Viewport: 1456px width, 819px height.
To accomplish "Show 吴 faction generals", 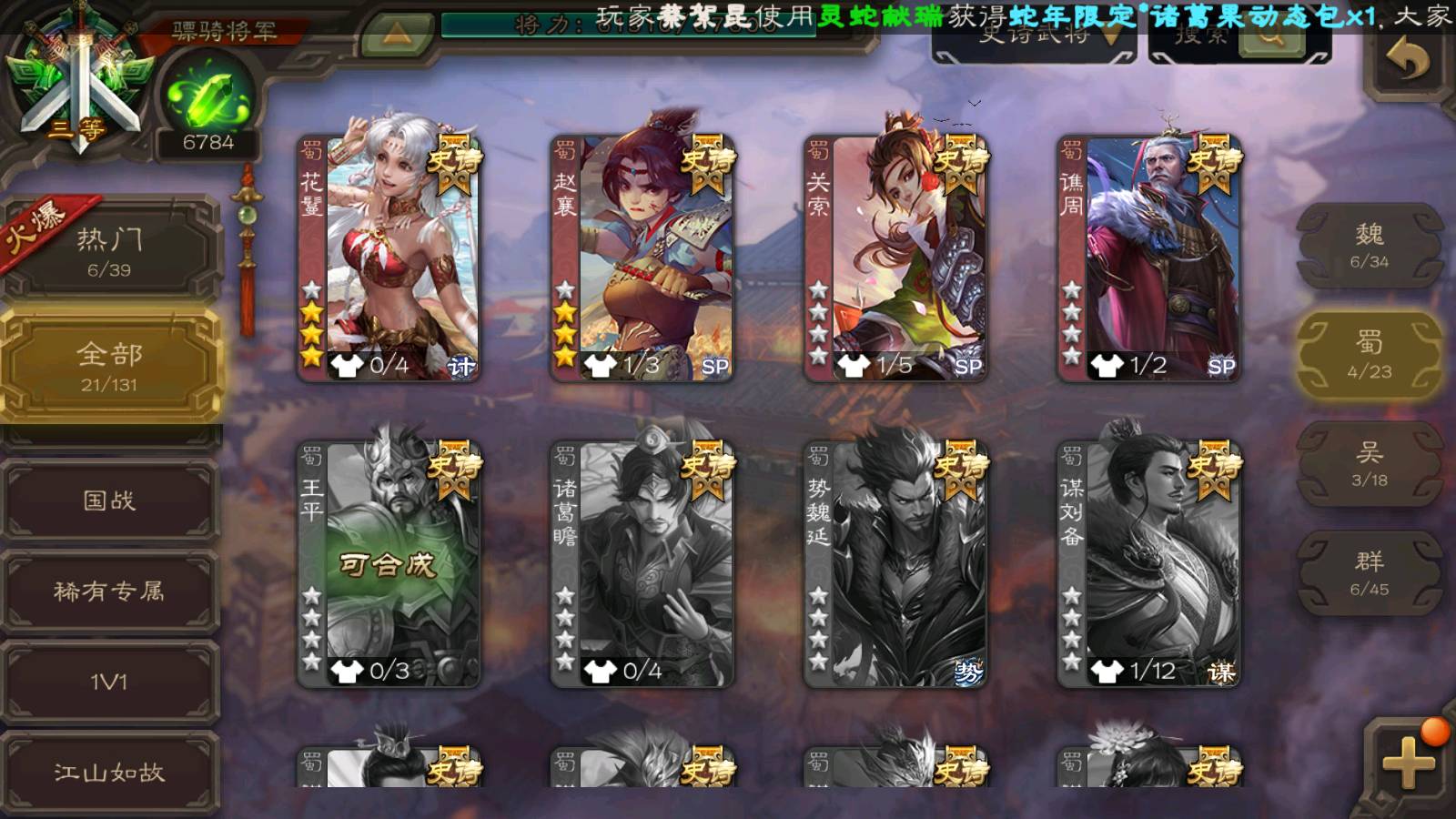I will pyautogui.click(x=1369, y=464).
